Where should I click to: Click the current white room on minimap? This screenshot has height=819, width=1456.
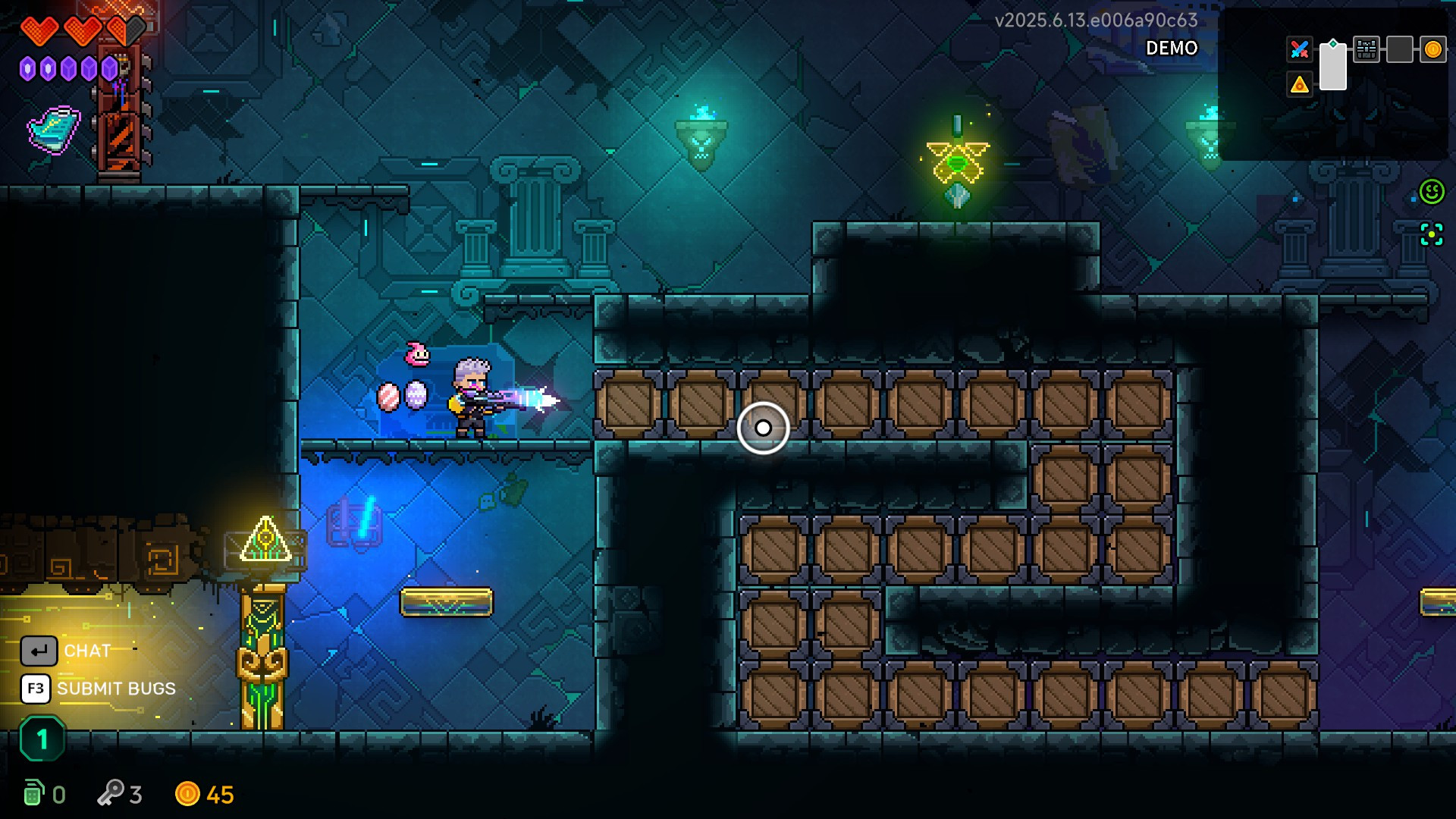tap(1332, 67)
